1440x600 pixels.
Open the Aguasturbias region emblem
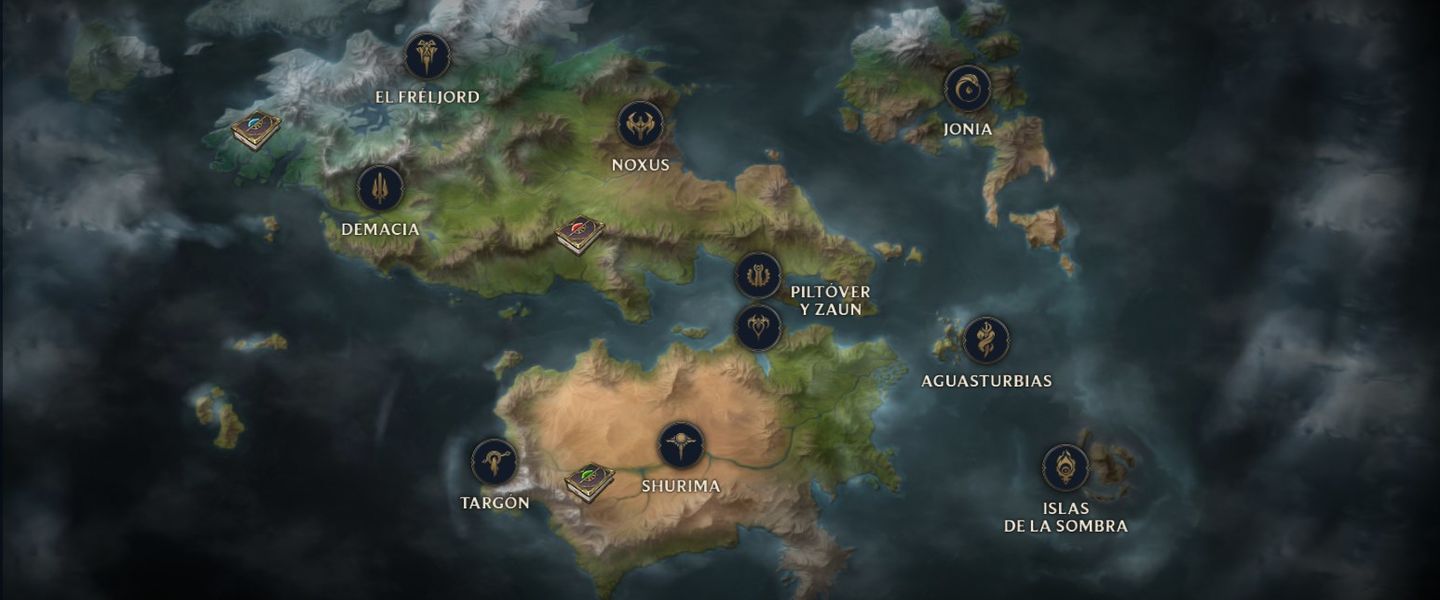[x=986, y=341]
